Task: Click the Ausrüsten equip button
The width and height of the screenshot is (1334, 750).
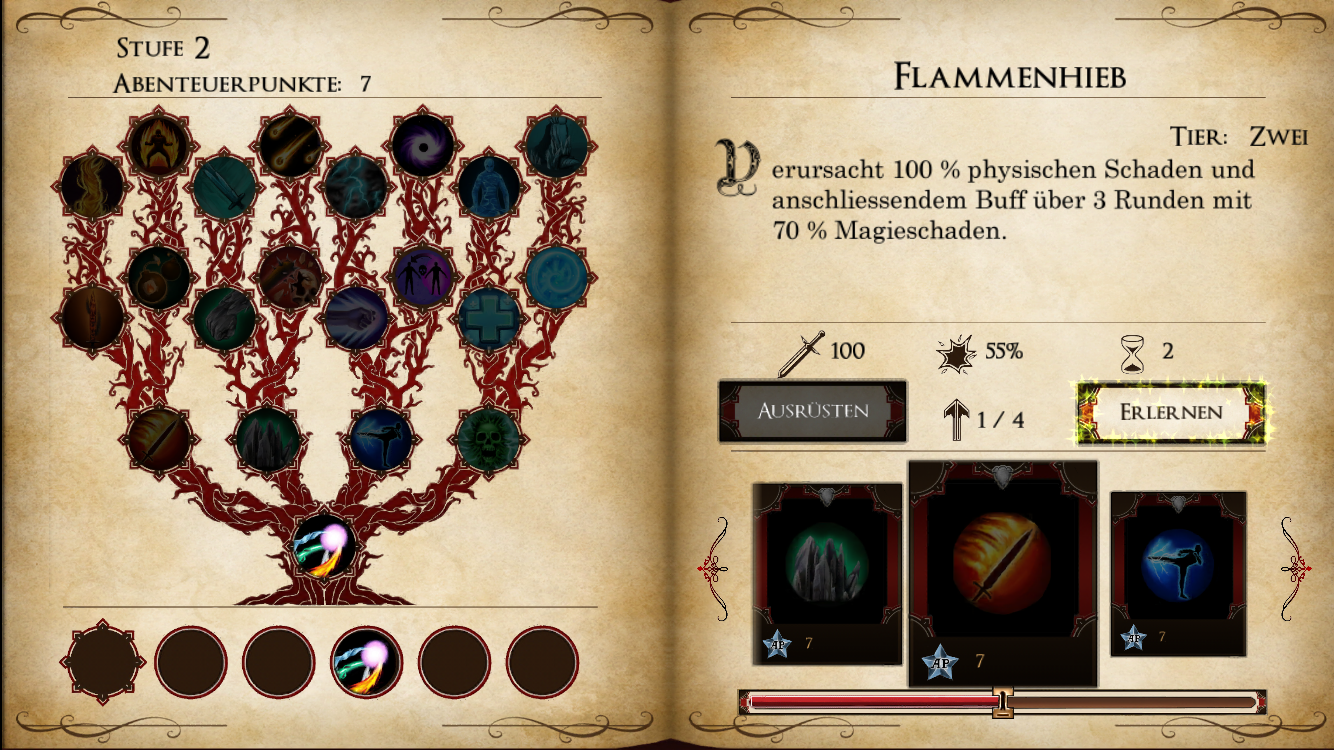Action: point(812,411)
